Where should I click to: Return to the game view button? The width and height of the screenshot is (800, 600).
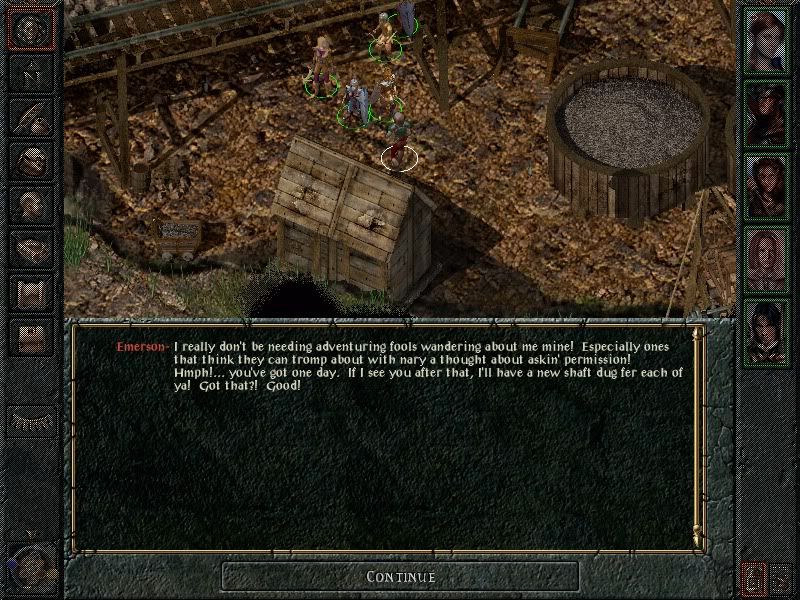(32, 30)
